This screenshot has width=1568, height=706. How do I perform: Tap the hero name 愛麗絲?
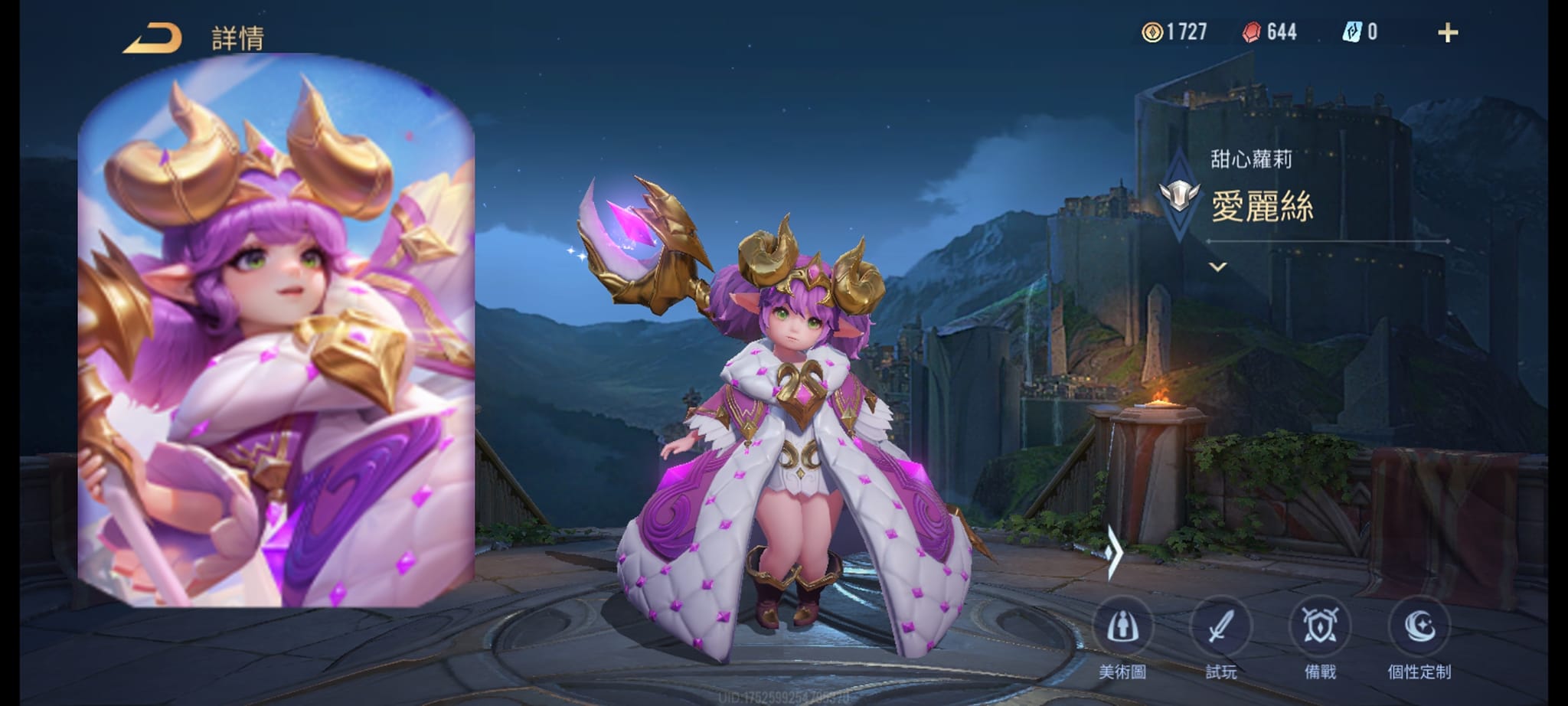[x=1263, y=207]
